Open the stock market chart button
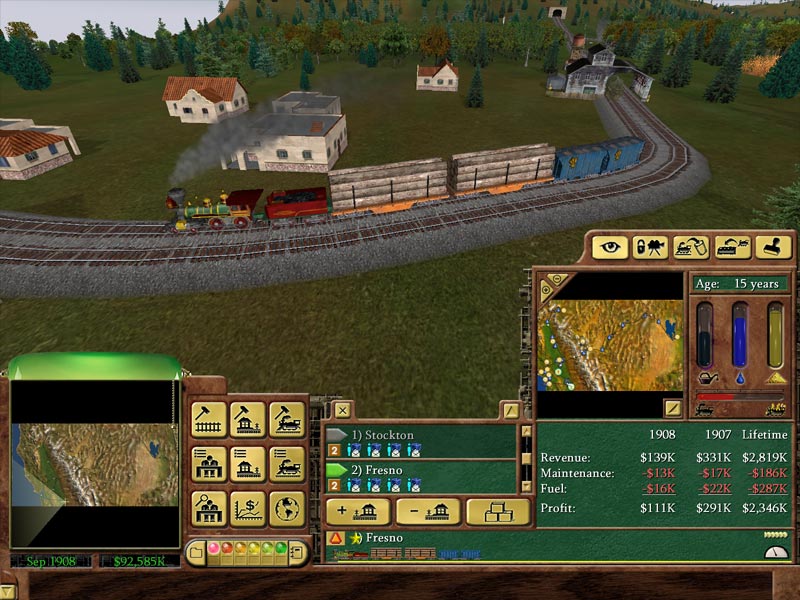800x600 pixels. coord(247,508)
